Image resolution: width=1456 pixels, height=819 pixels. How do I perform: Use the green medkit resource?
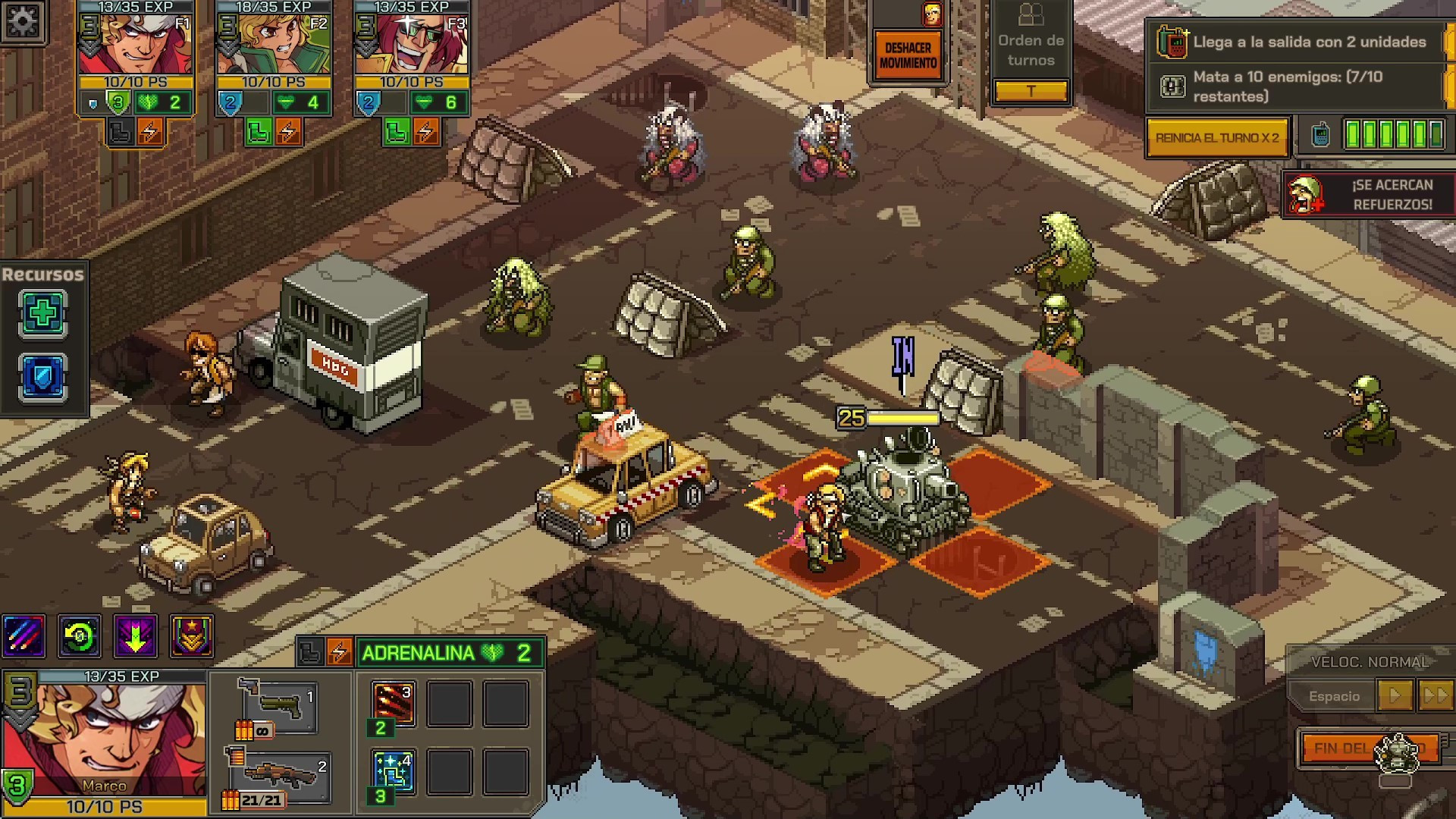click(x=42, y=314)
